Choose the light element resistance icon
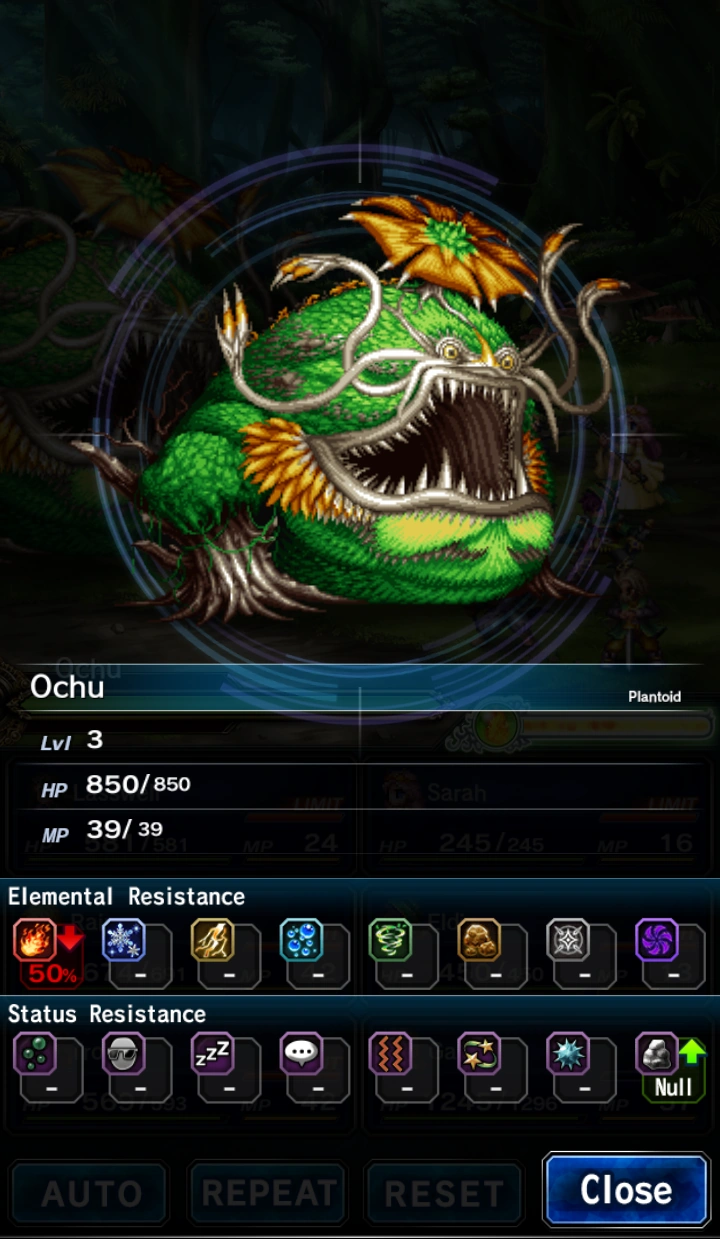 click(568, 940)
